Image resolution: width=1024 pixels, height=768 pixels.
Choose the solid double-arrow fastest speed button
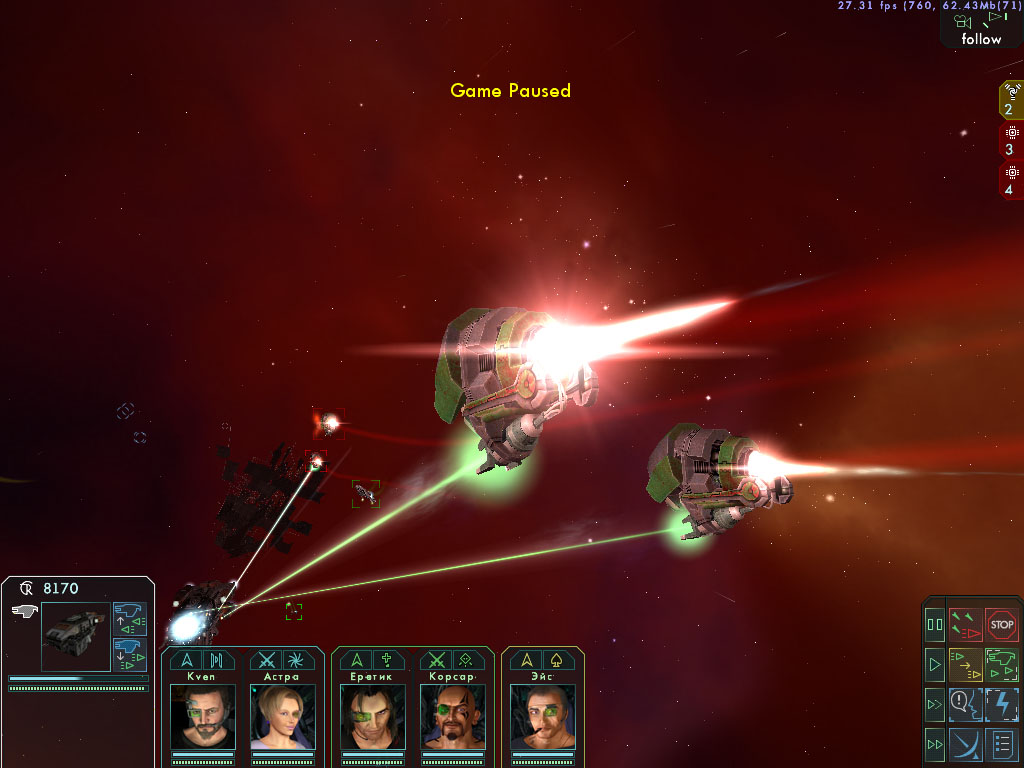(935, 744)
